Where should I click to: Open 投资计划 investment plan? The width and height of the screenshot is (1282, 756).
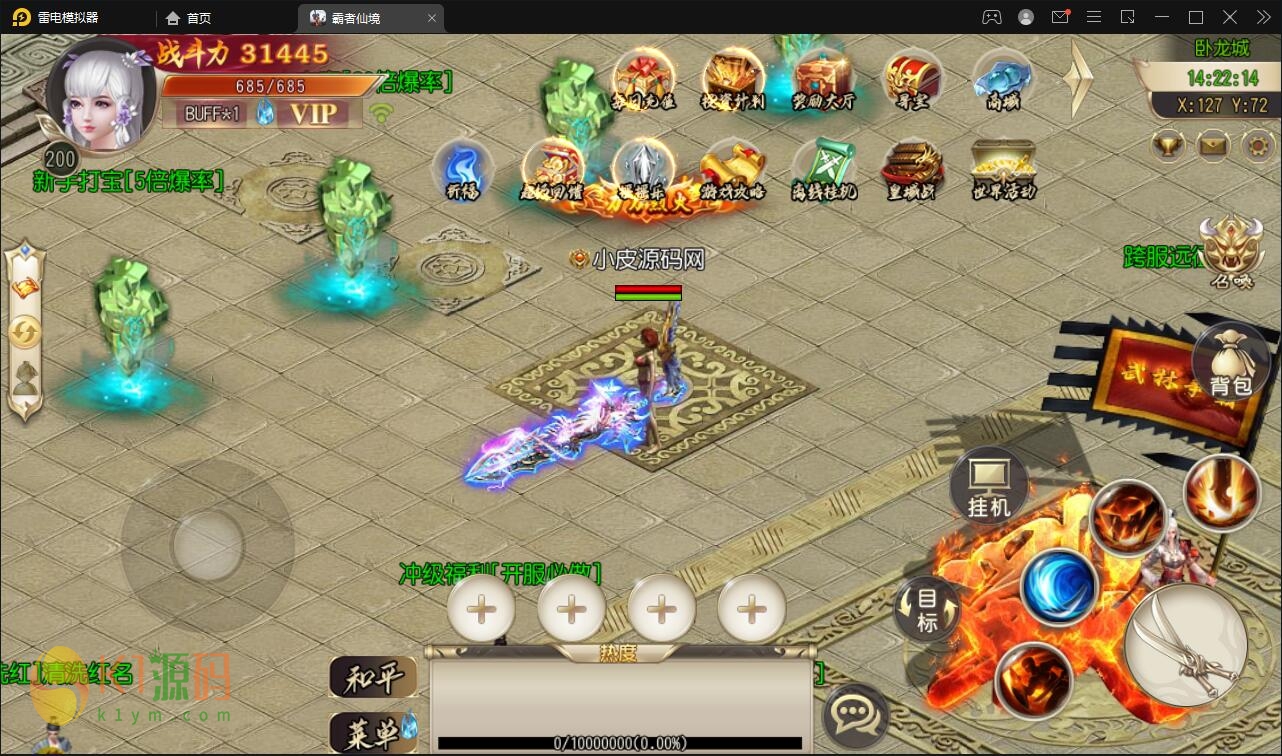coord(733,79)
